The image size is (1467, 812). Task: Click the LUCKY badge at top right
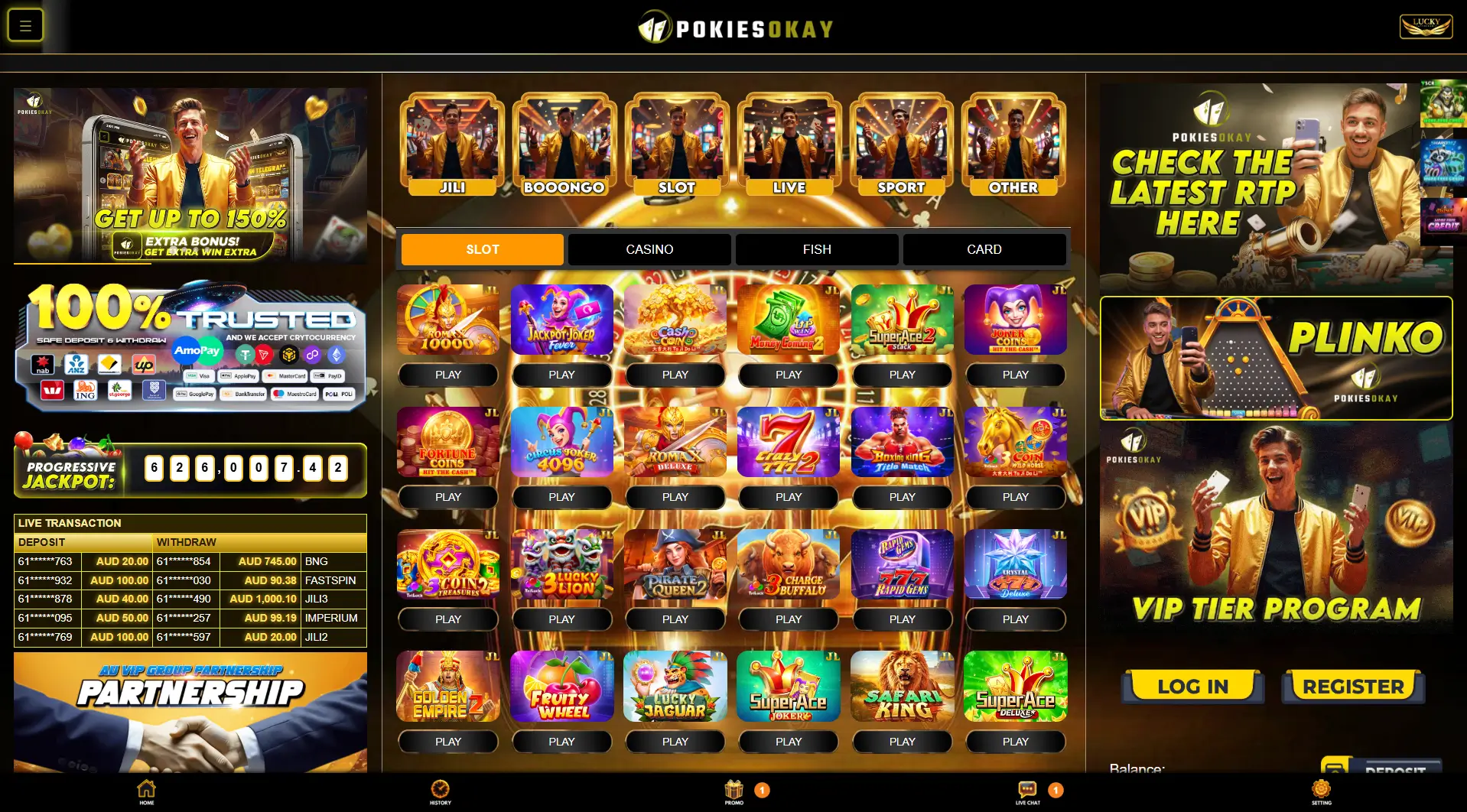pos(1425,25)
